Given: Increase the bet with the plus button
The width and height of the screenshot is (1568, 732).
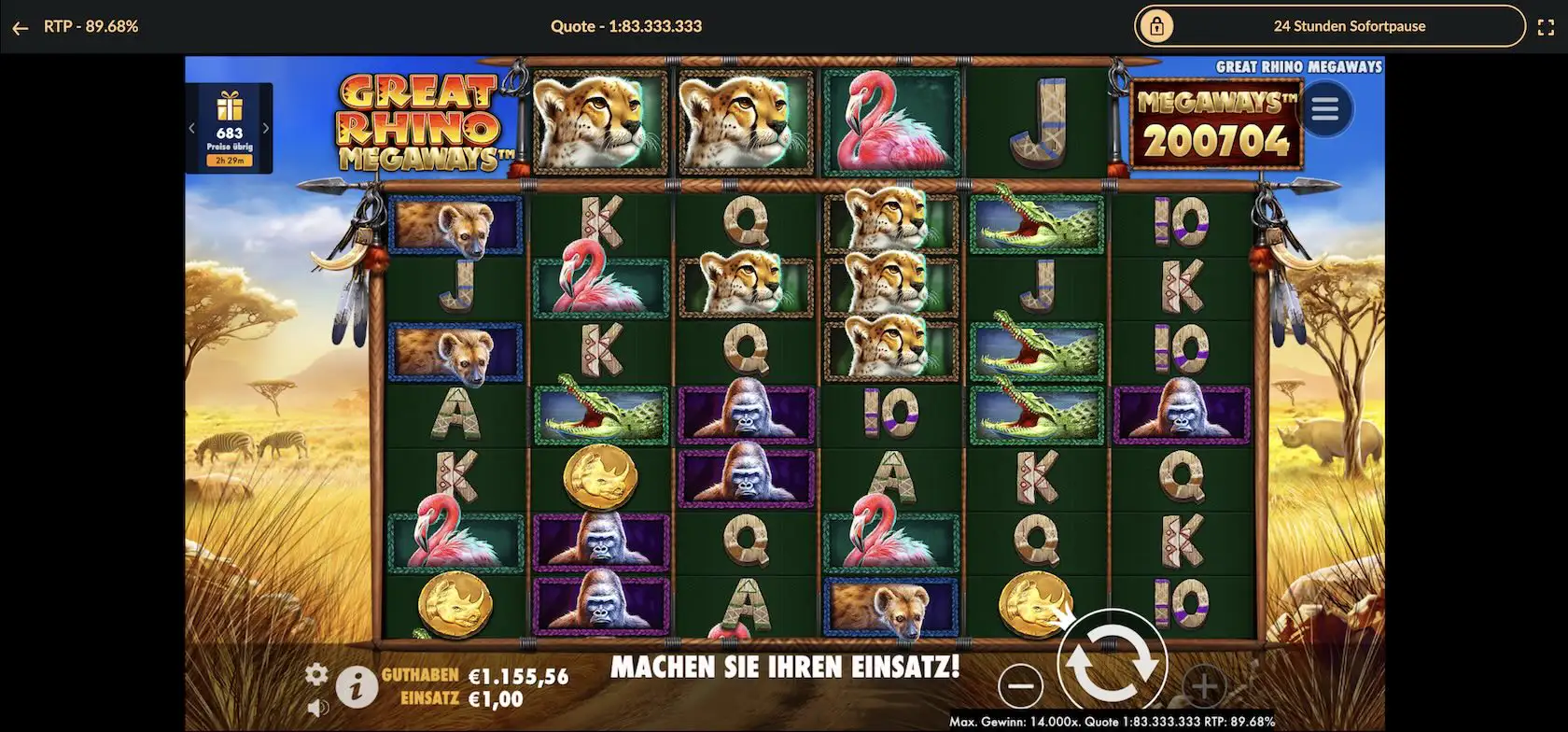Looking at the screenshot, I should [x=1203, y=687].
